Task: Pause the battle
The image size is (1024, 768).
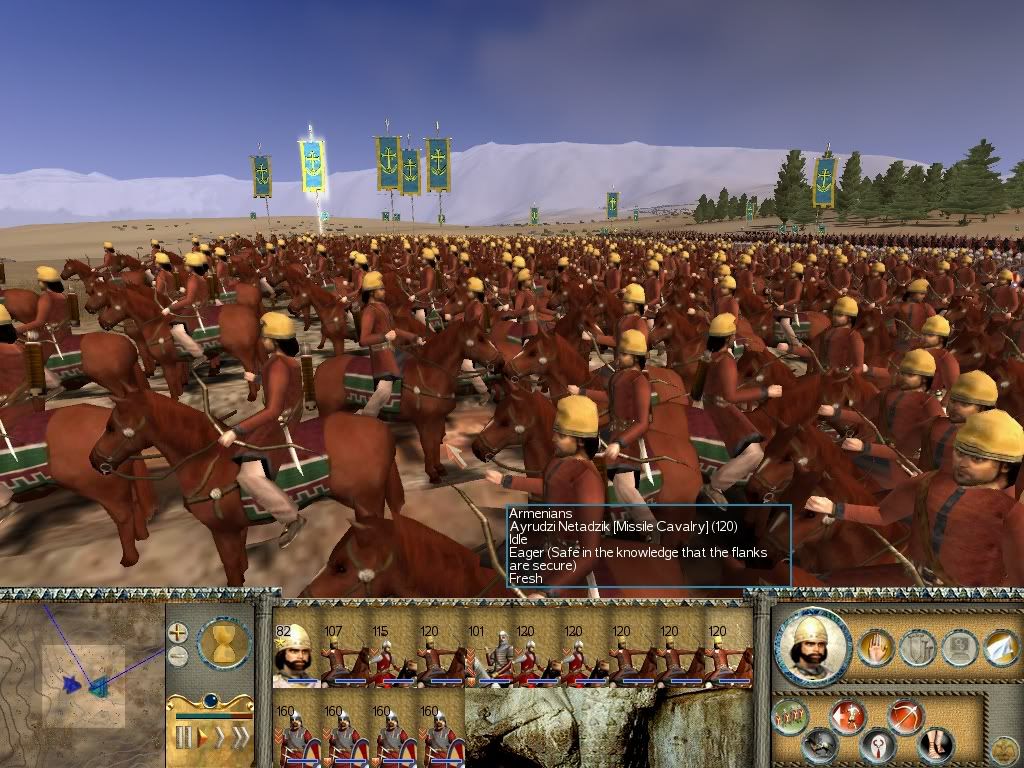Action: pos(184,738)
